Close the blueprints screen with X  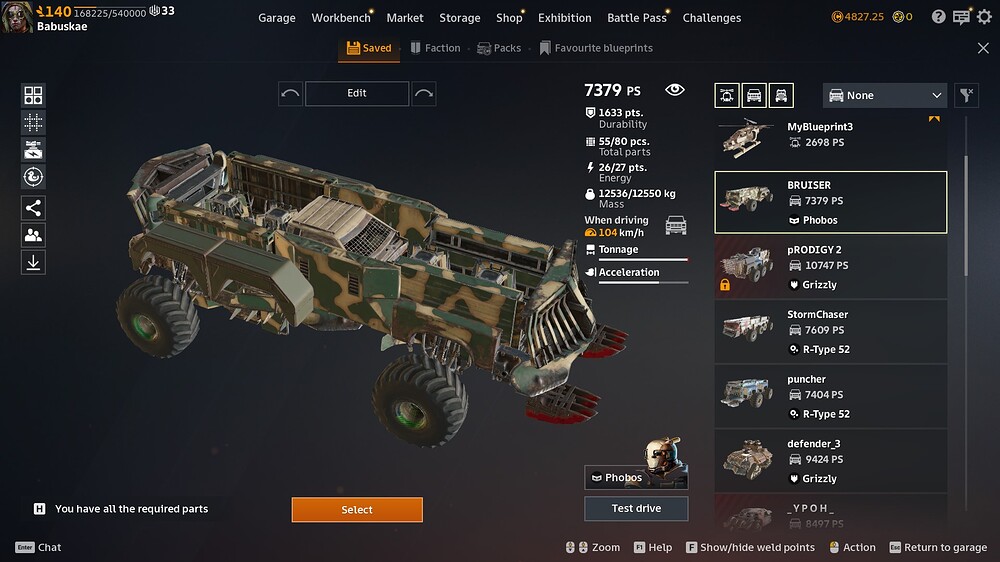coord(983,48)
